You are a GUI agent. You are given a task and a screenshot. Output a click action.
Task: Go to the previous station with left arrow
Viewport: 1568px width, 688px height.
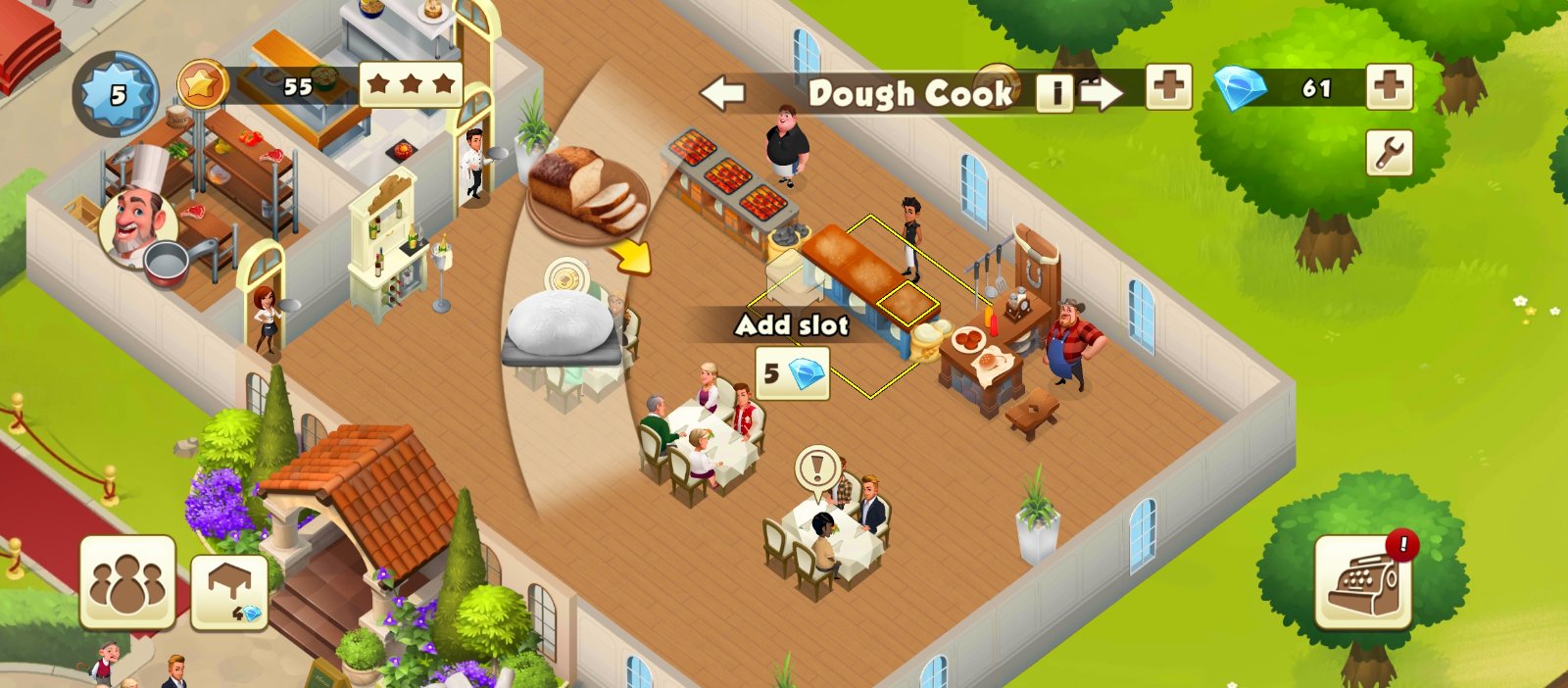(x=723, y=94)
